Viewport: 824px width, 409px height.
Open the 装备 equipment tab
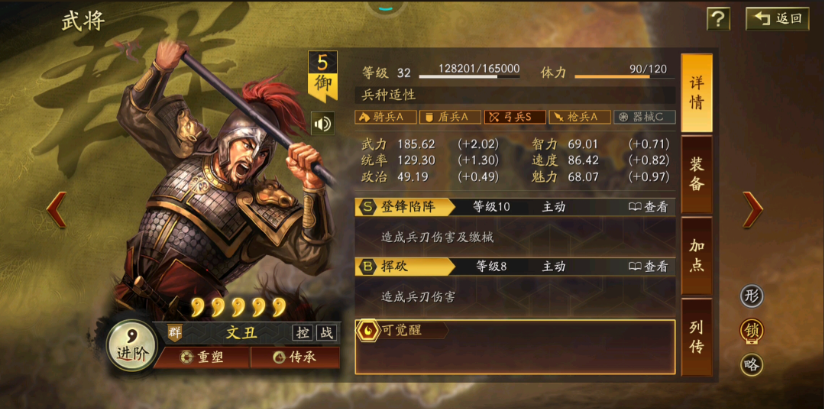[x=697, y=175]
